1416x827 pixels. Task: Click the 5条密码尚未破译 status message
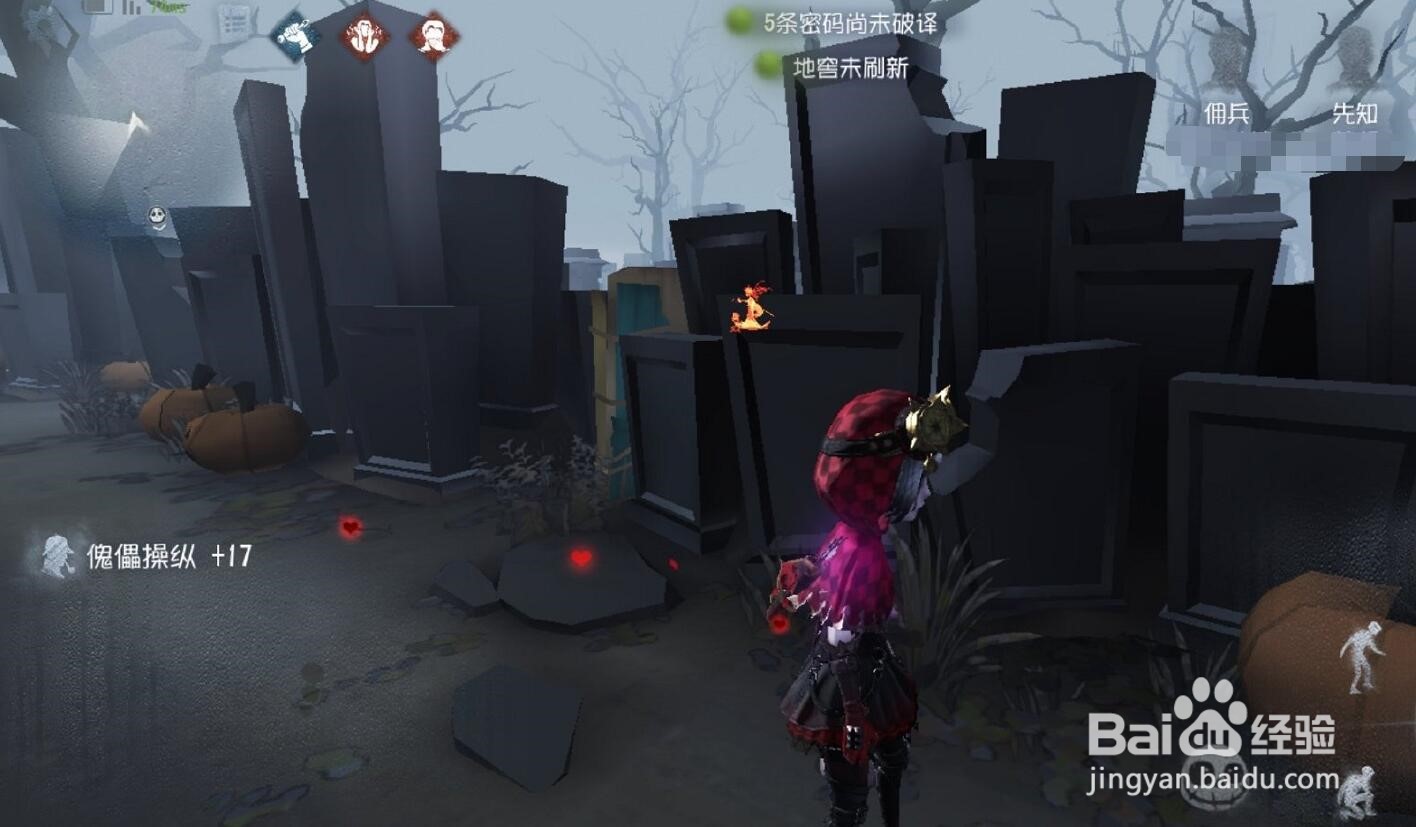pyautogui.click(x=852, y=22)
